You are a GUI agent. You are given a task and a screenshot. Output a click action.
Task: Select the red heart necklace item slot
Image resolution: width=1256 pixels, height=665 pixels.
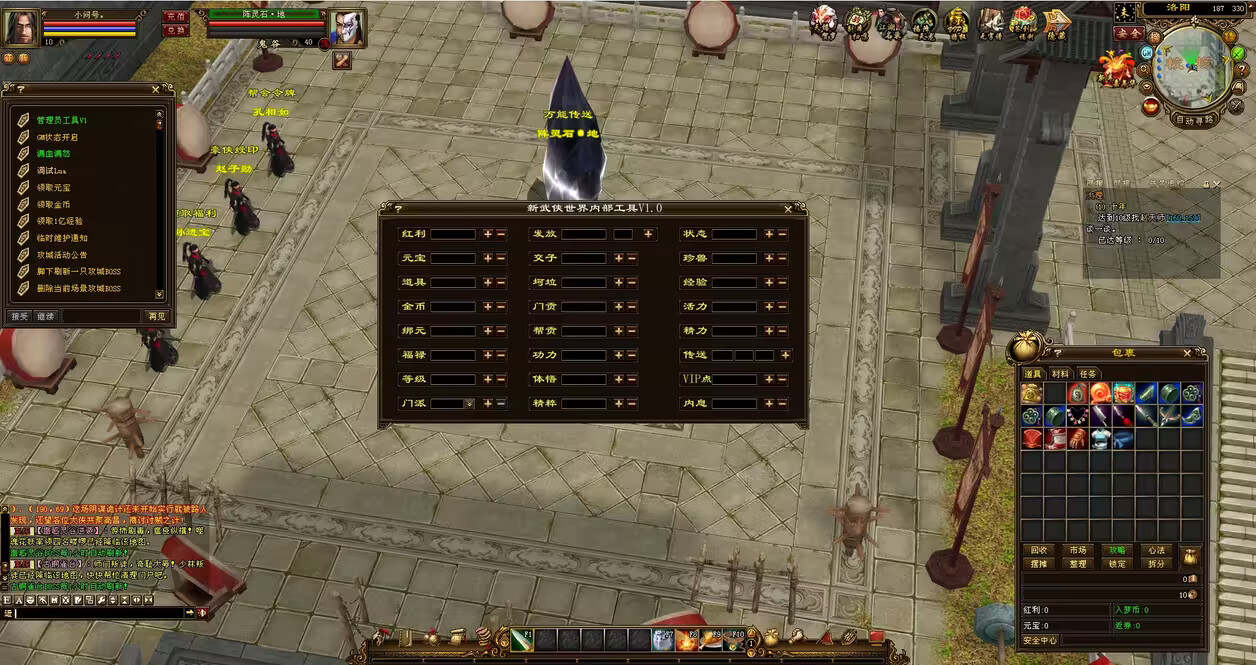1078,415
